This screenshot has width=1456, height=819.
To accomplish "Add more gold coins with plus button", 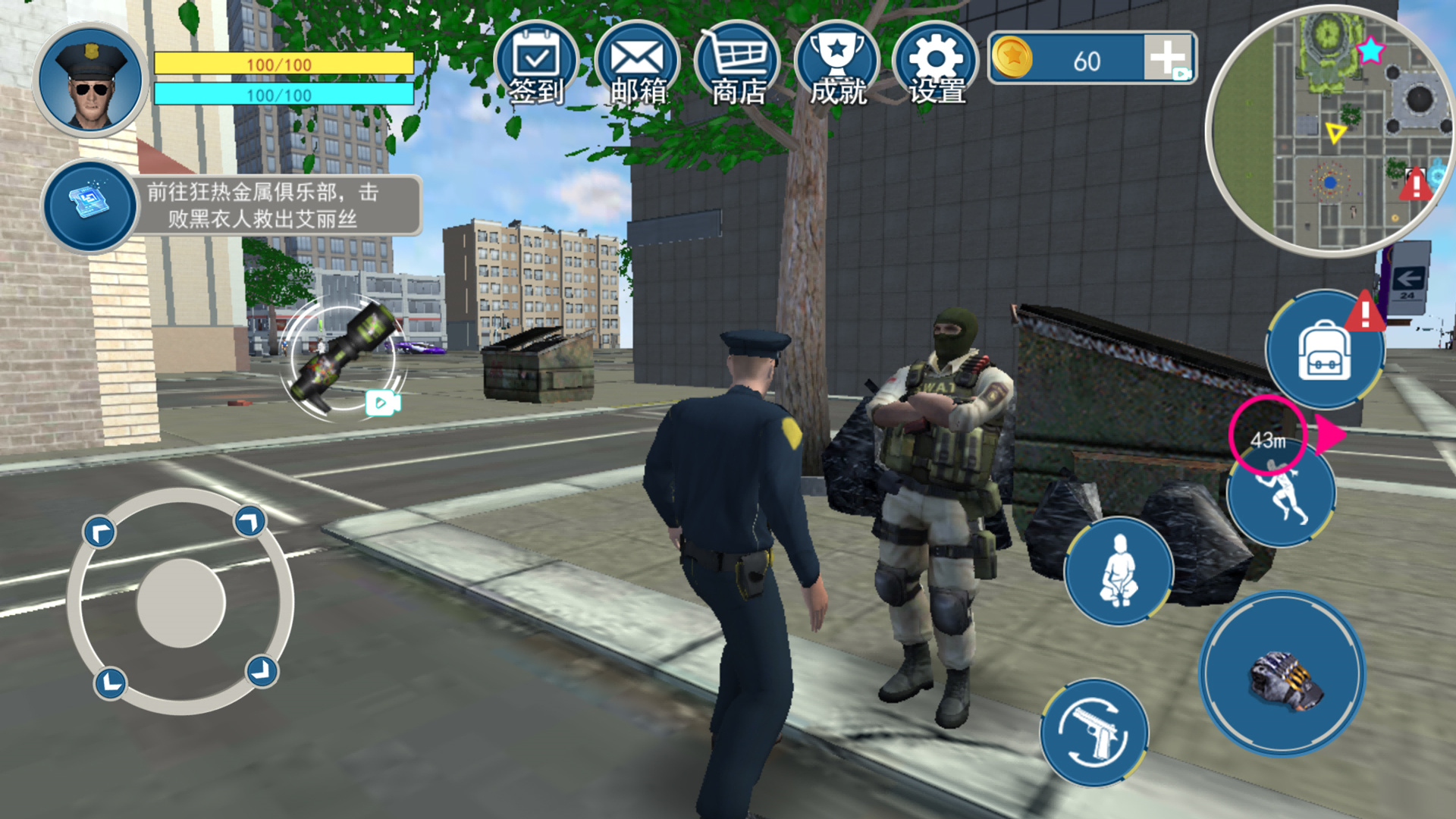I will pos(1168,58).
